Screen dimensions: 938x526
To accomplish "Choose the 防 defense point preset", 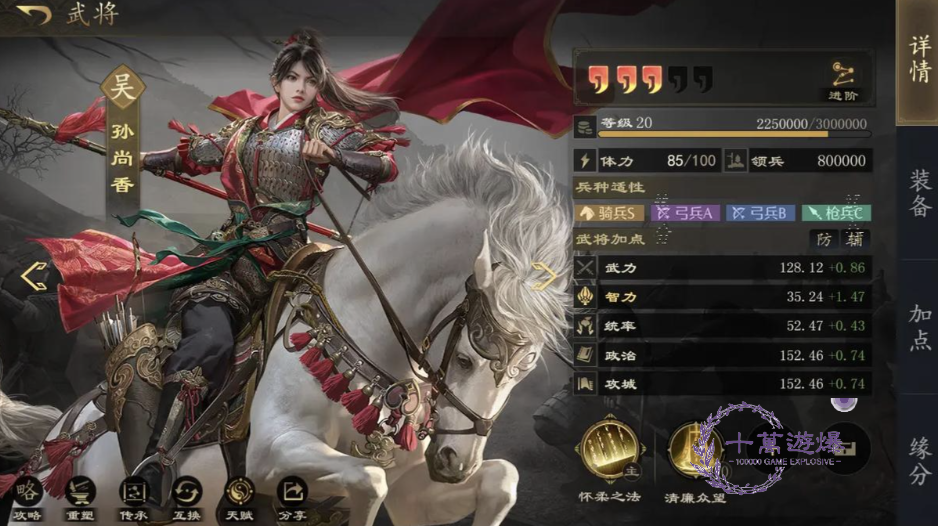I will click(824, 239).
